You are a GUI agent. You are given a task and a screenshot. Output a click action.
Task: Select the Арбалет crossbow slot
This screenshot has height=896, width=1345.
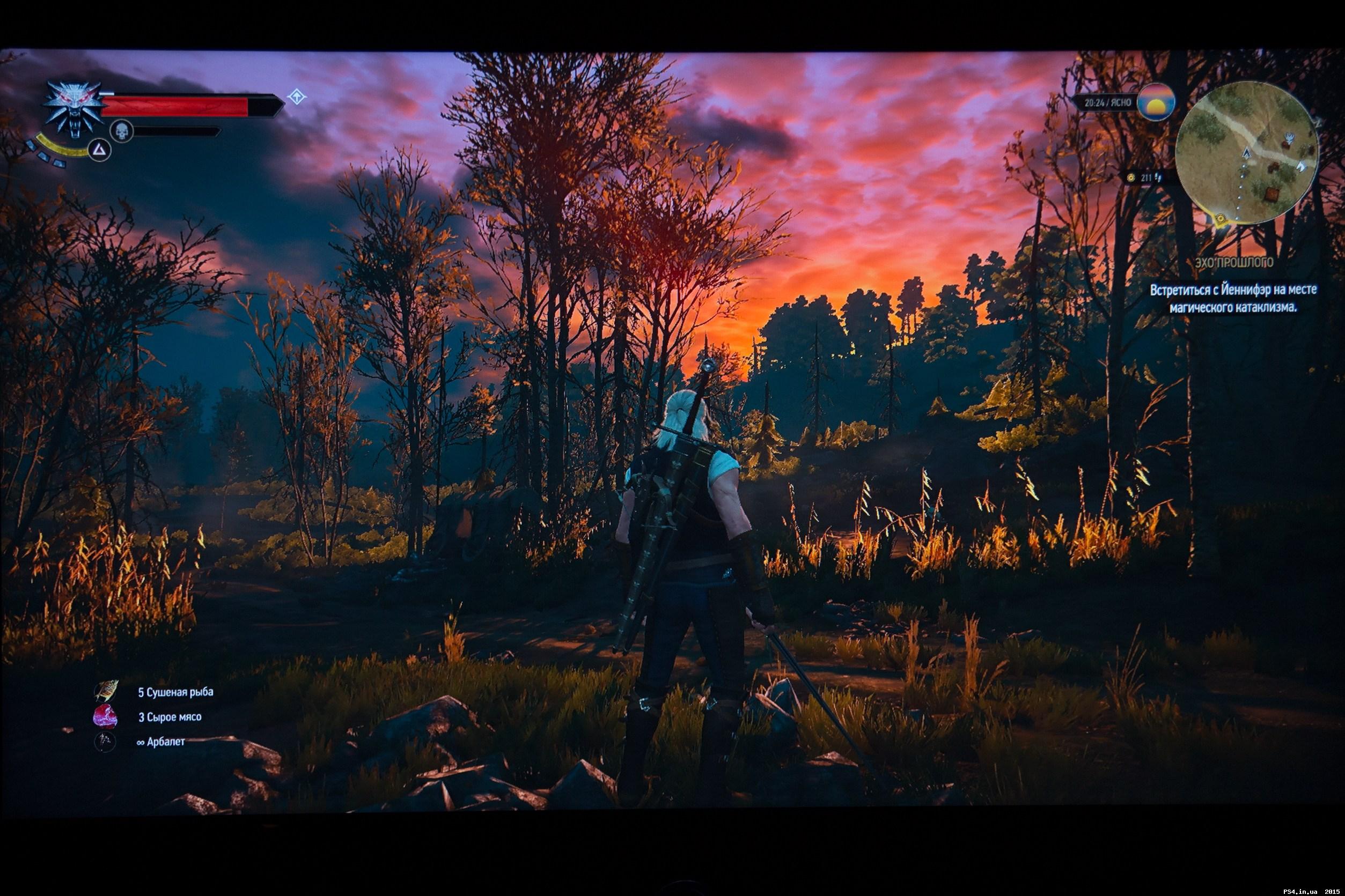click(105, 742)
